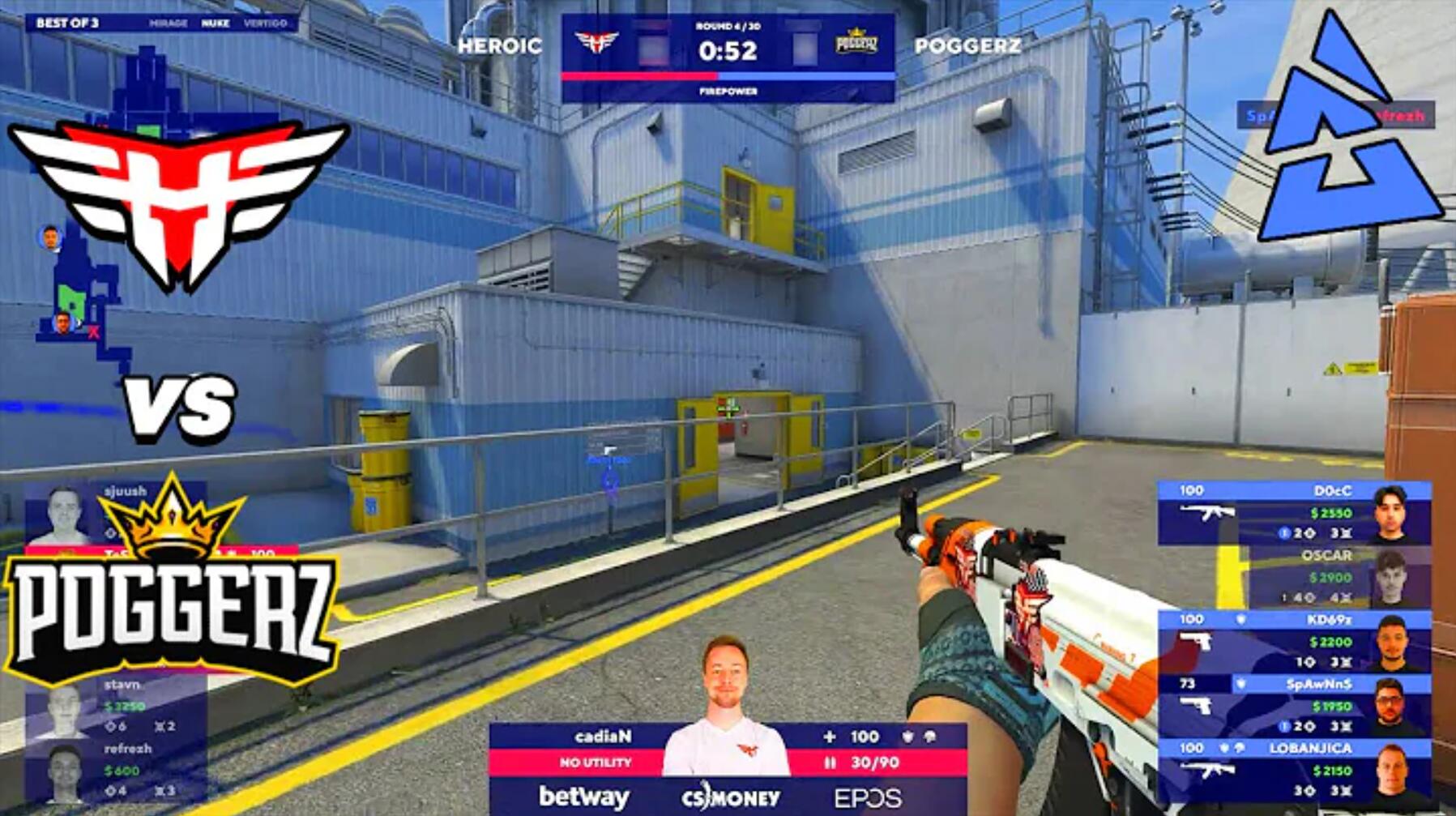The height and width of the screenshot is (816, 1456).
Task: Click the grenade icon on LOBANJICA's panel
Action: (x=1240, y=746)
